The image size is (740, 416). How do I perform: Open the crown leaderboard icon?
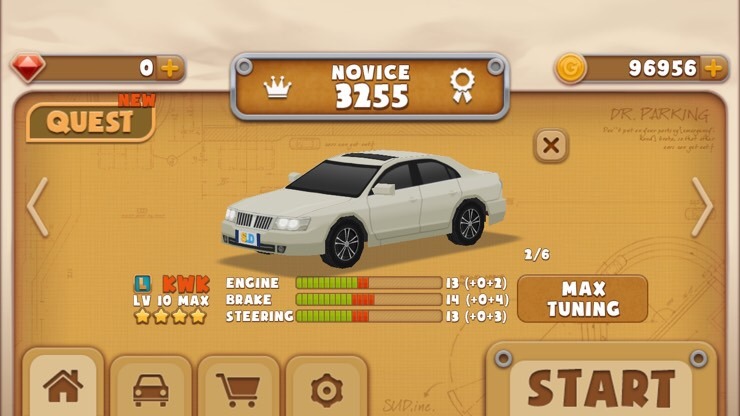pyautogui.click(x=277, y=87)
